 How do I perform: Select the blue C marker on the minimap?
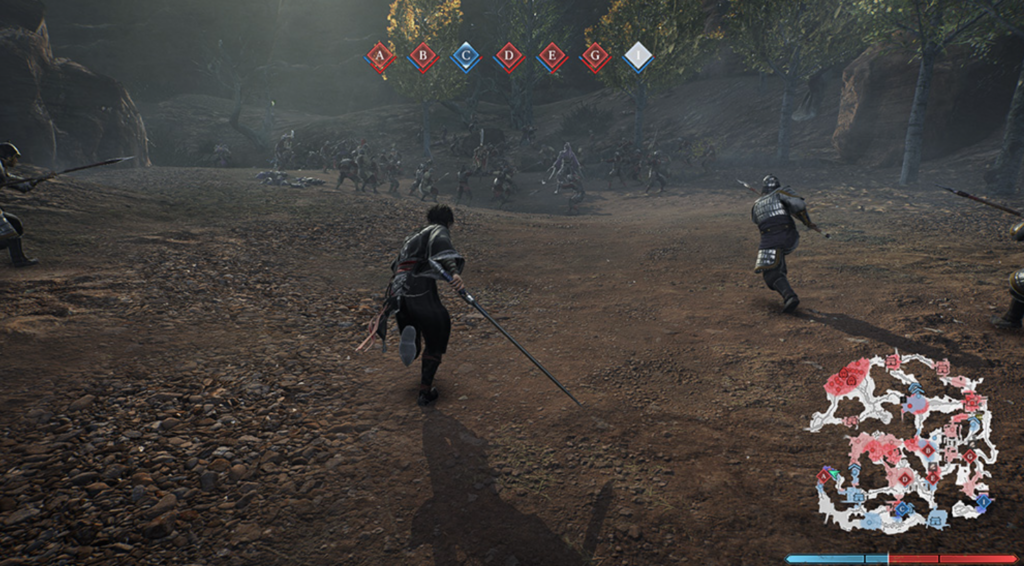coord(902,509)
